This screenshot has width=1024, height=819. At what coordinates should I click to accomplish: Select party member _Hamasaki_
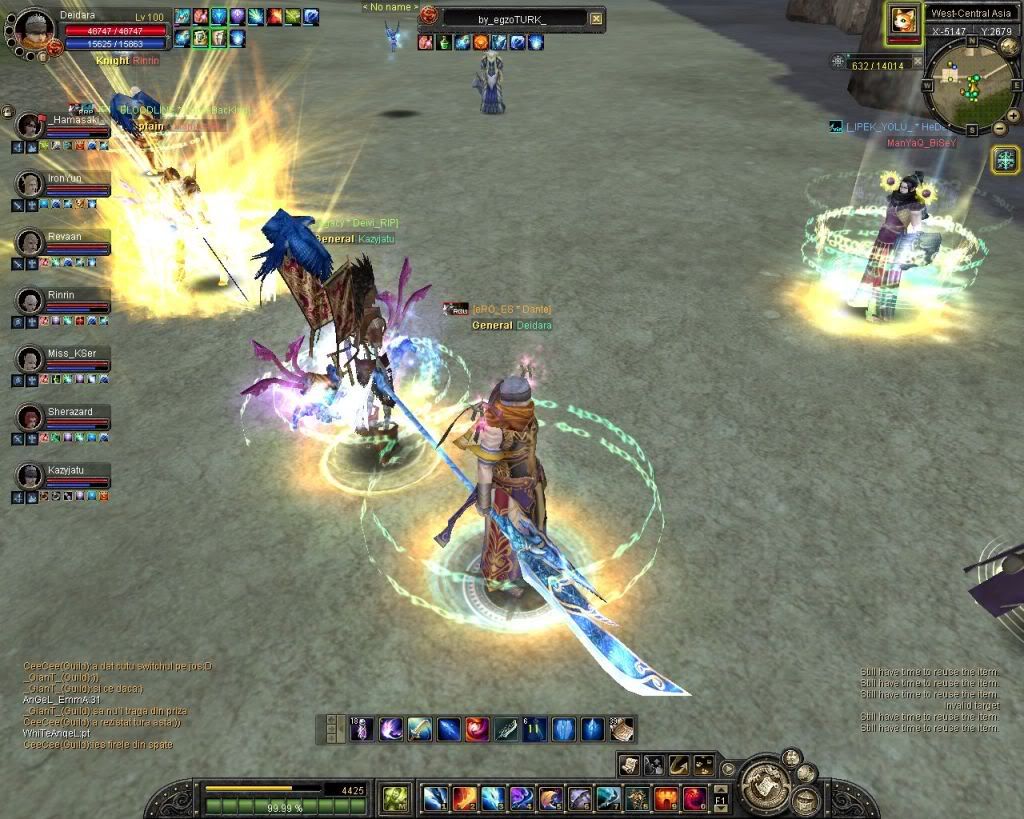[30, 126]
